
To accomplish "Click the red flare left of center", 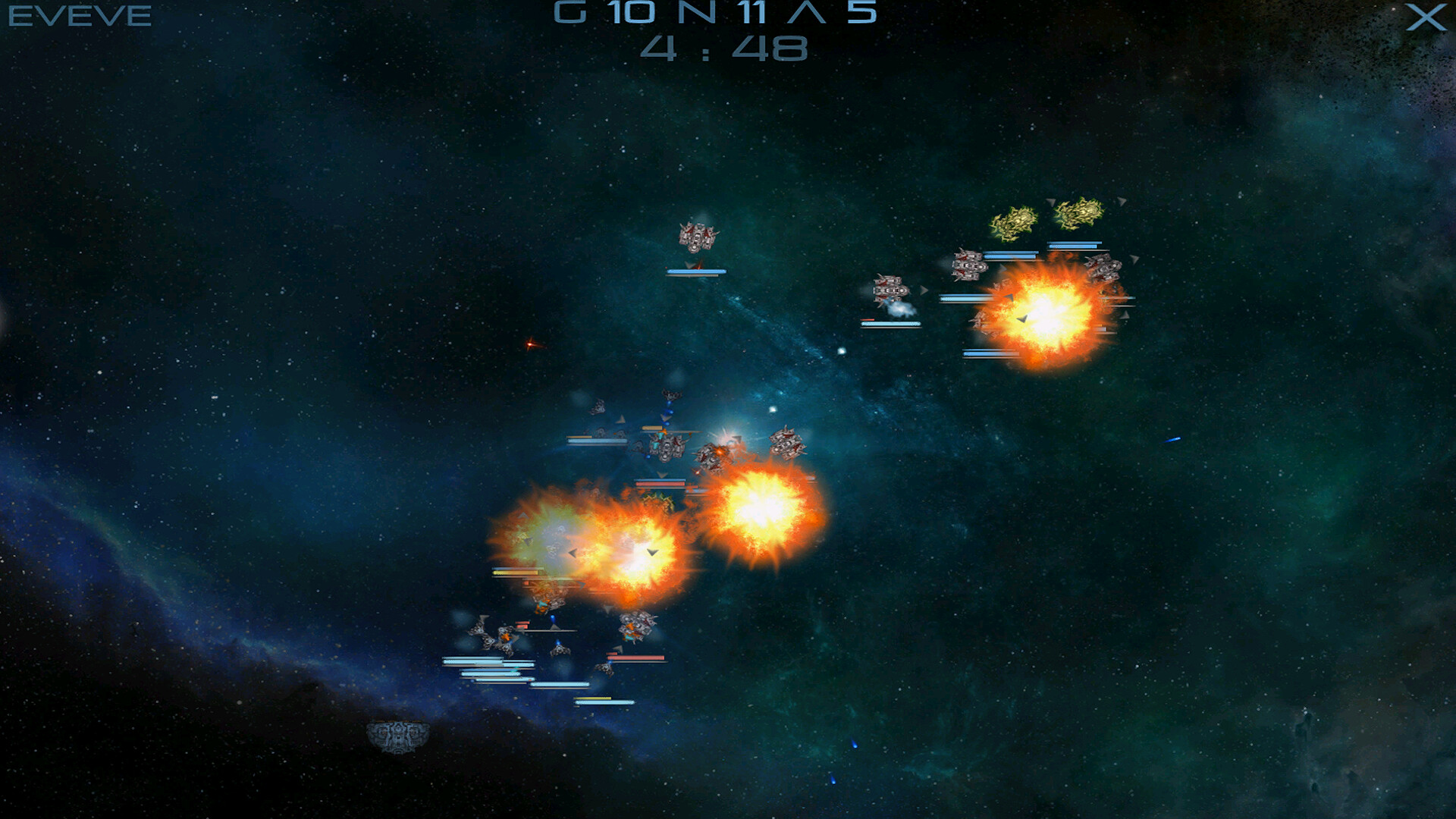I will 531,345.
